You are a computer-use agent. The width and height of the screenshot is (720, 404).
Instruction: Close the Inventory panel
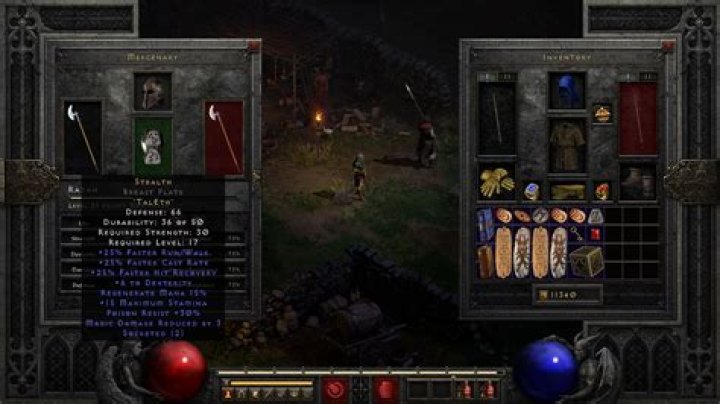coord(669,45)
